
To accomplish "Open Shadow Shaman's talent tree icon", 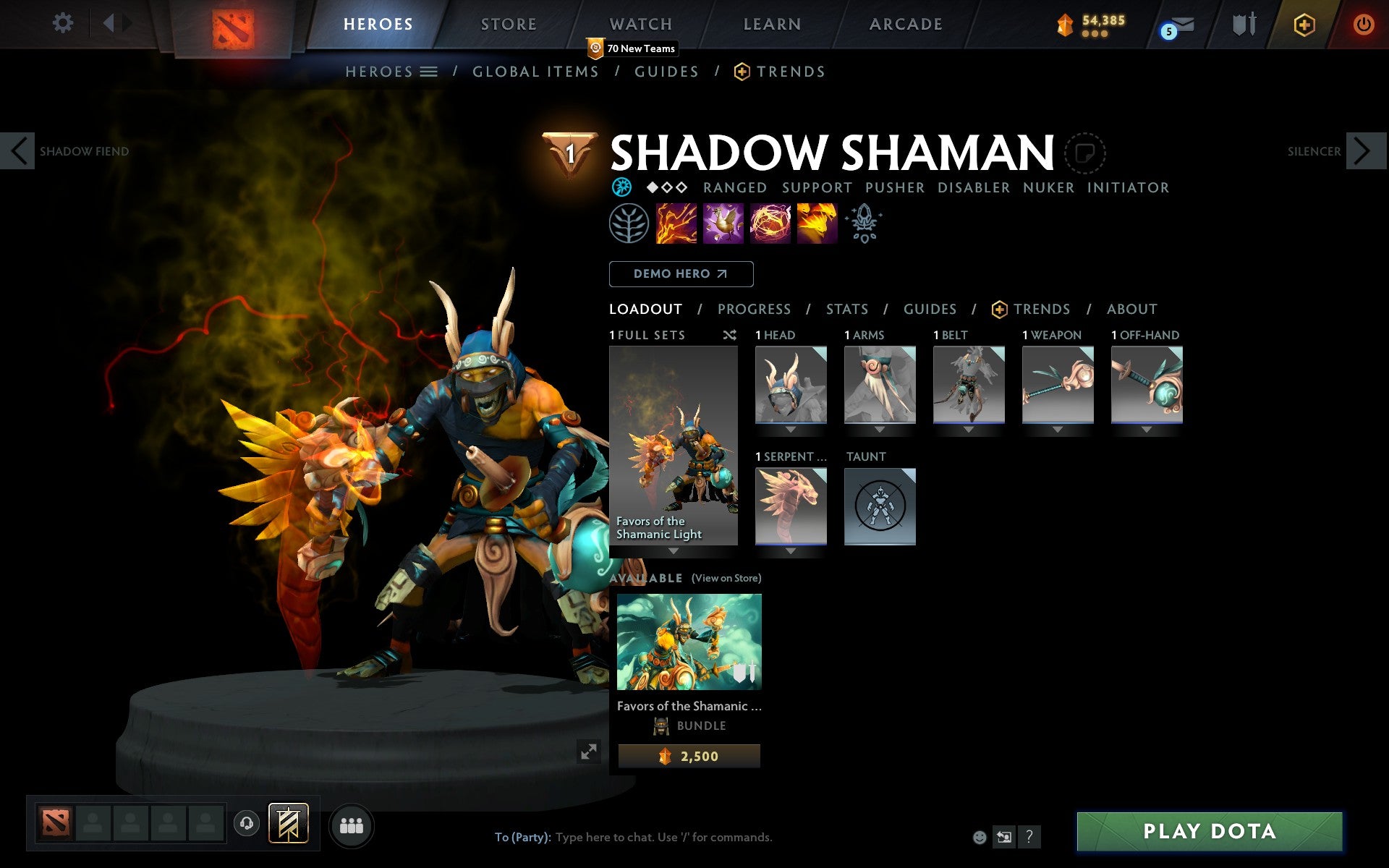I will (x=629, y=224).
